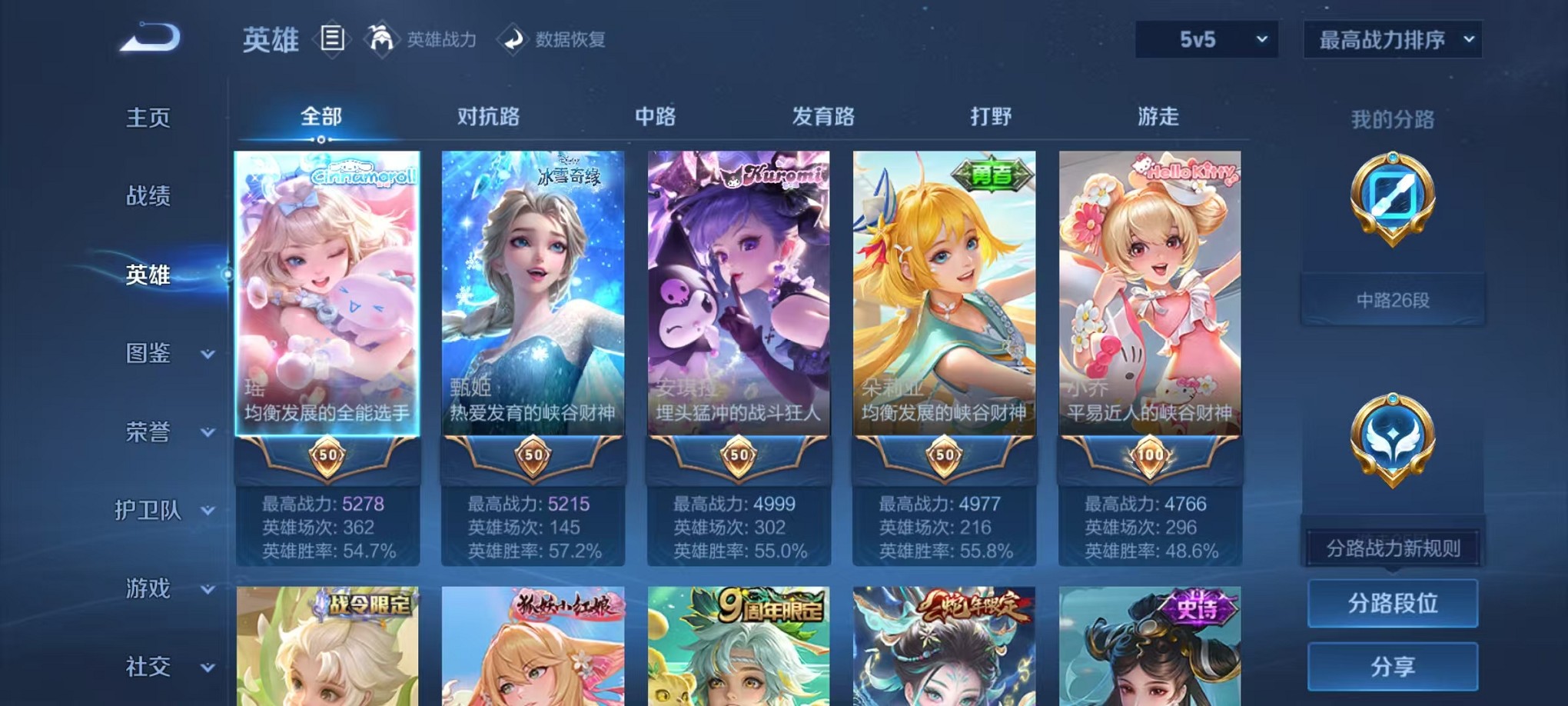Viewport: 1568px width, 706px height.
Task: Open 战绩 match history from sidebar
Action: click(x=146, y=197)
